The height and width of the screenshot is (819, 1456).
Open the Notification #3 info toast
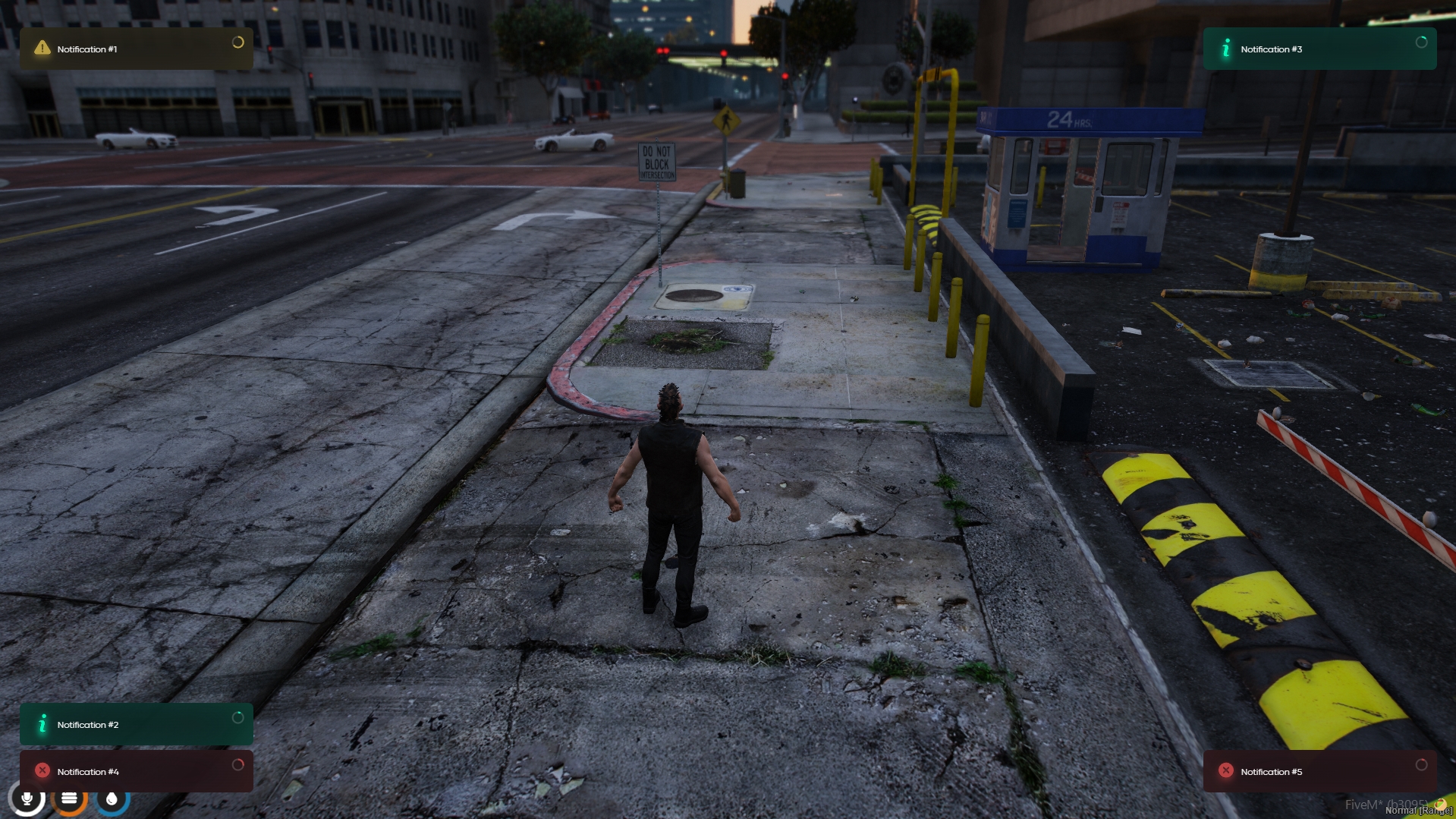coord(1319,49)
